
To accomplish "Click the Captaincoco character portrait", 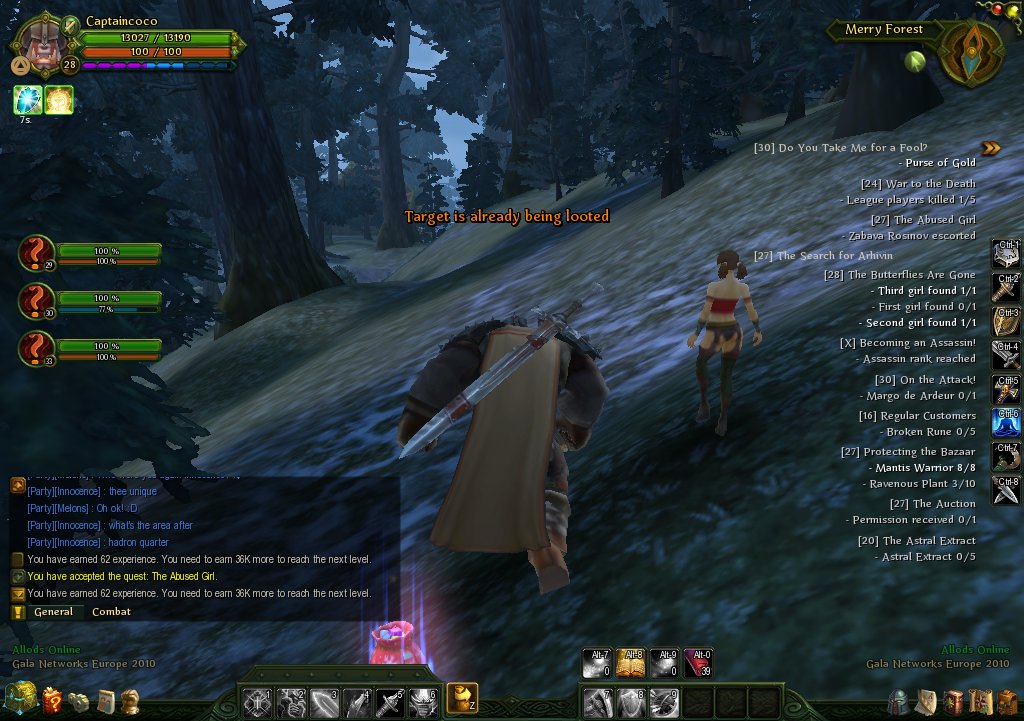I will 41,46.
